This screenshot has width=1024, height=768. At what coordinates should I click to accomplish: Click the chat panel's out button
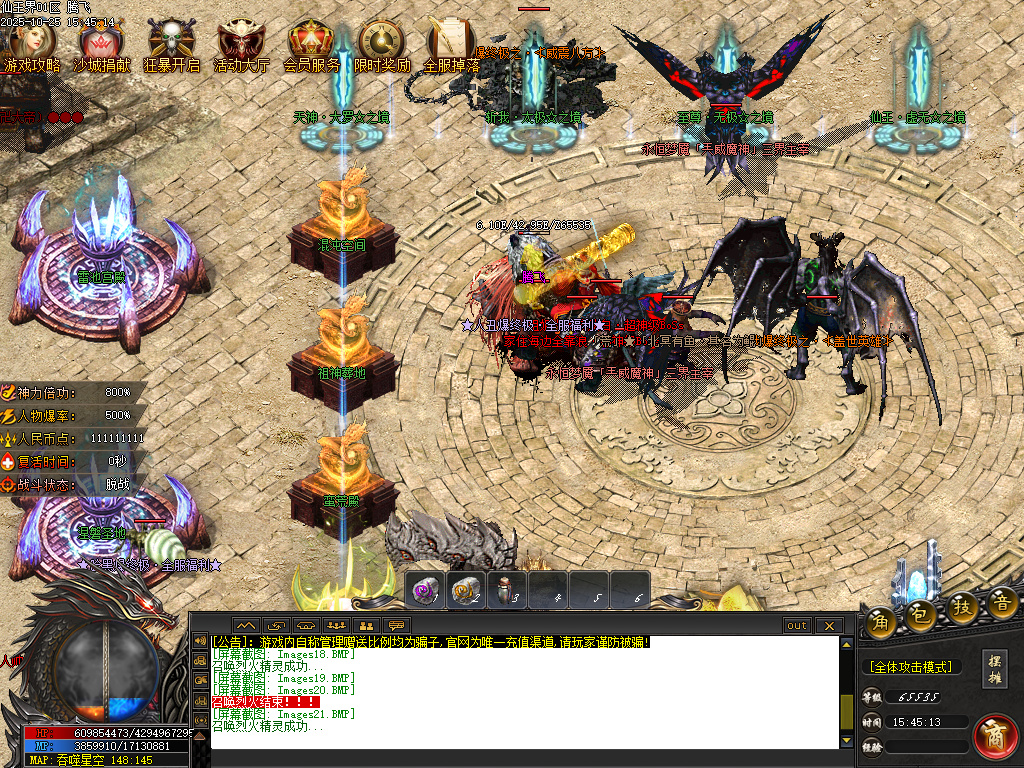(797, 626)
